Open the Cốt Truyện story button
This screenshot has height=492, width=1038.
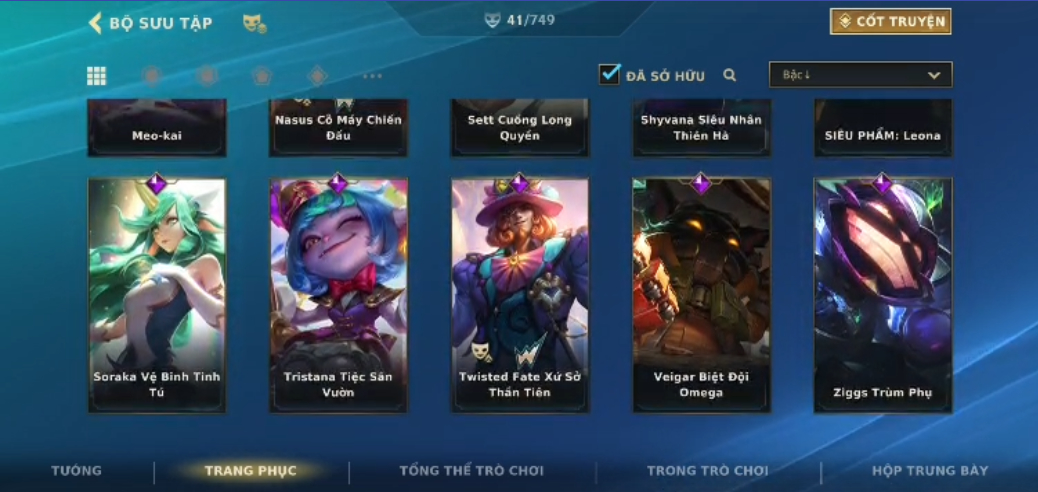[890, 21]
